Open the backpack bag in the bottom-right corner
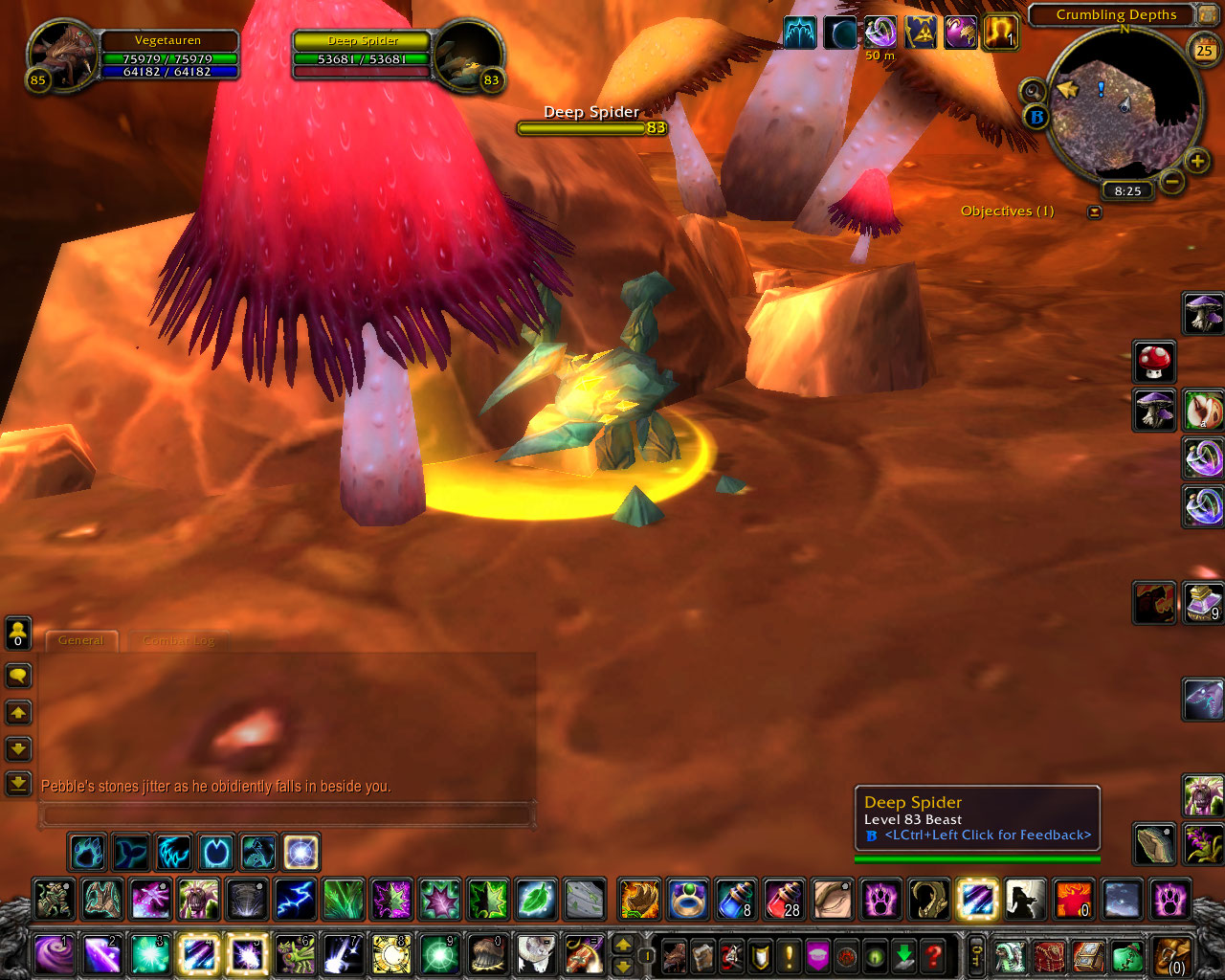This screenshot has height=980, width=1225. coord(1171,954)
